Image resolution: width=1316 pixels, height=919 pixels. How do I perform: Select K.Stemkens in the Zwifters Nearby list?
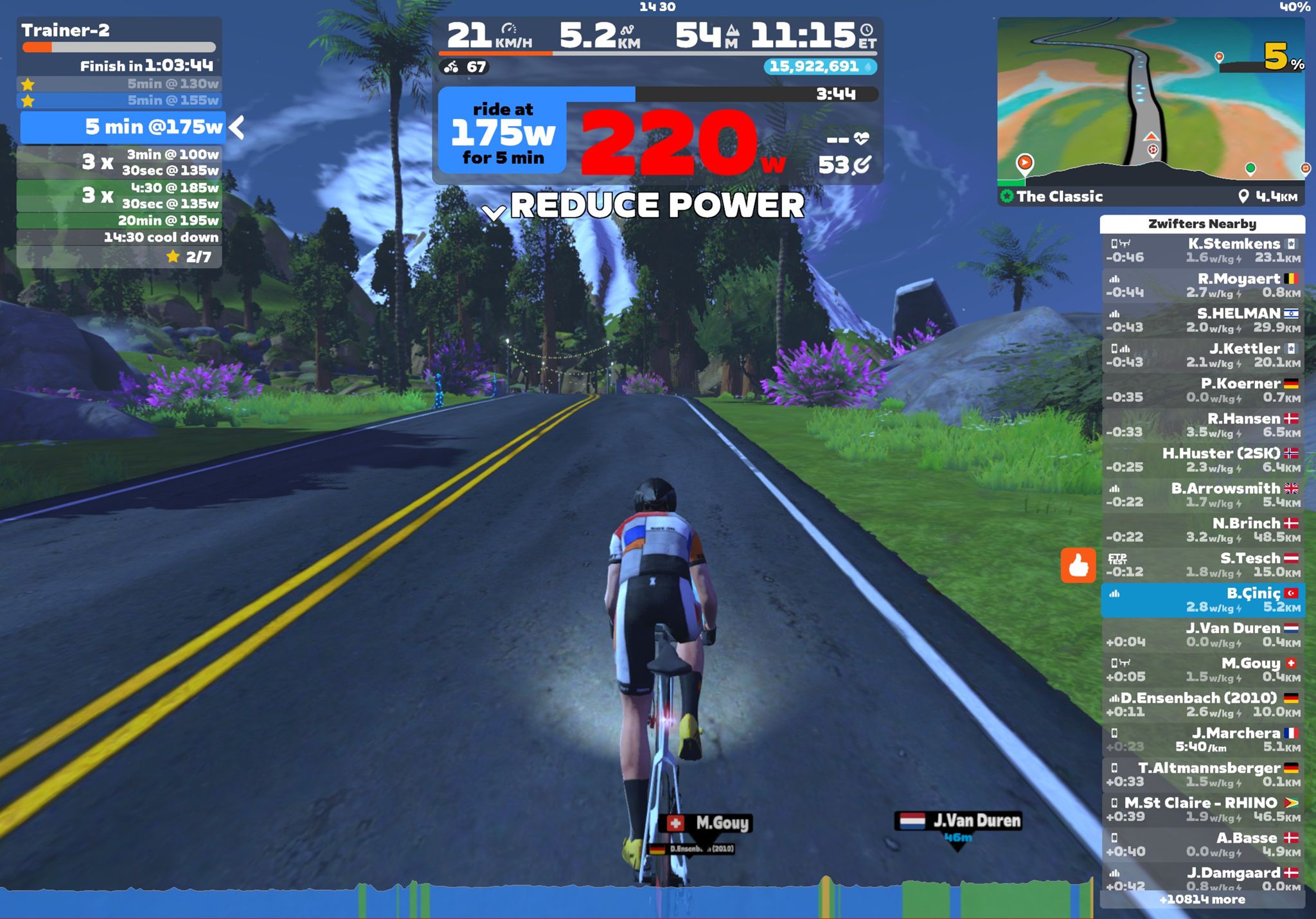tap(1202, 251)
